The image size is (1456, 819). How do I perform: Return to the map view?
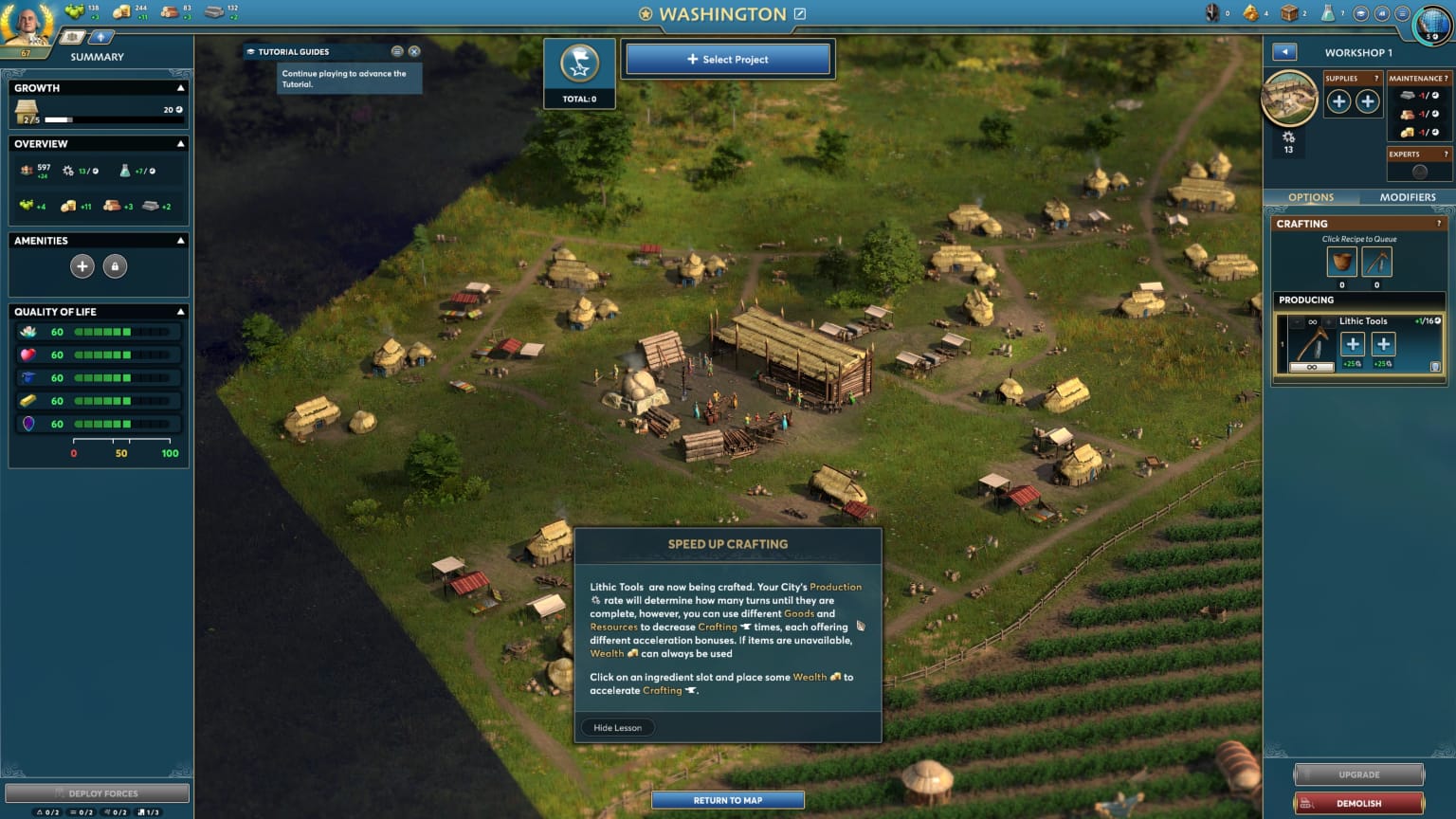(727, 800)
